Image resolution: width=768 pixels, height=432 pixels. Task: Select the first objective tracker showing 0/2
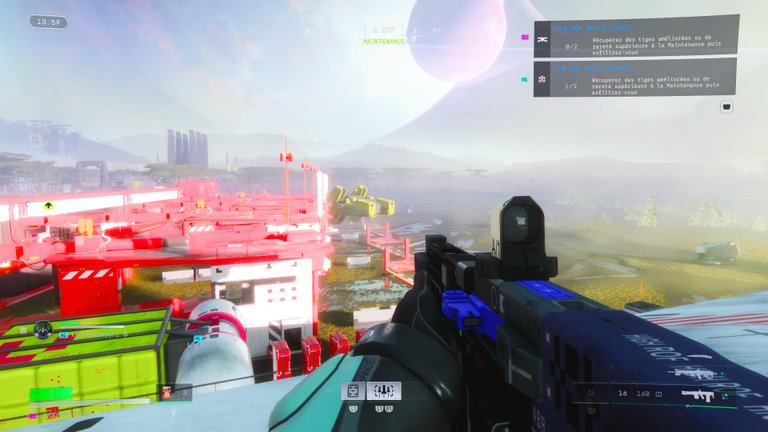click(x=636, y=36)
